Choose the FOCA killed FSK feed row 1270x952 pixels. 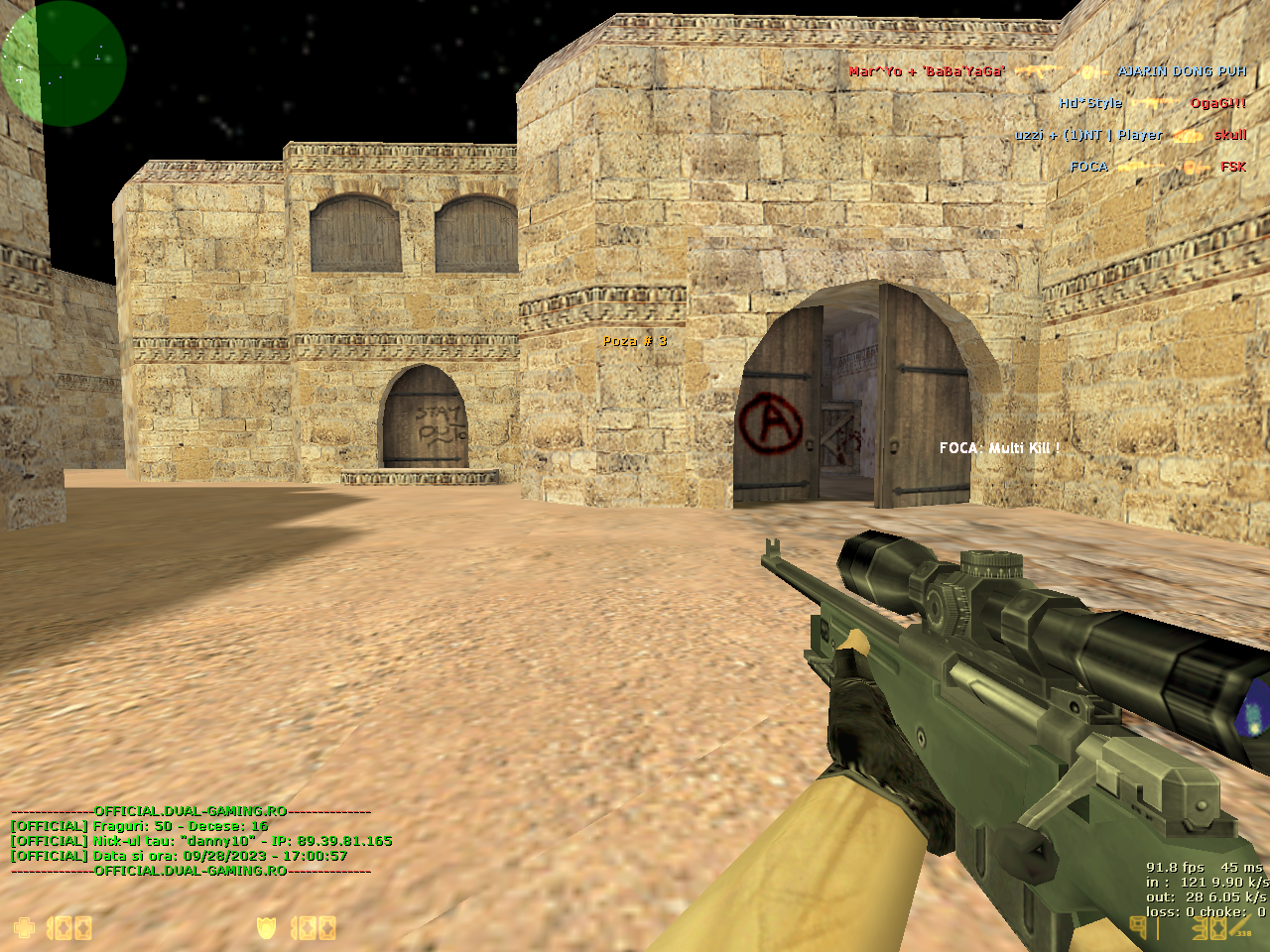tap(1157, 167)
